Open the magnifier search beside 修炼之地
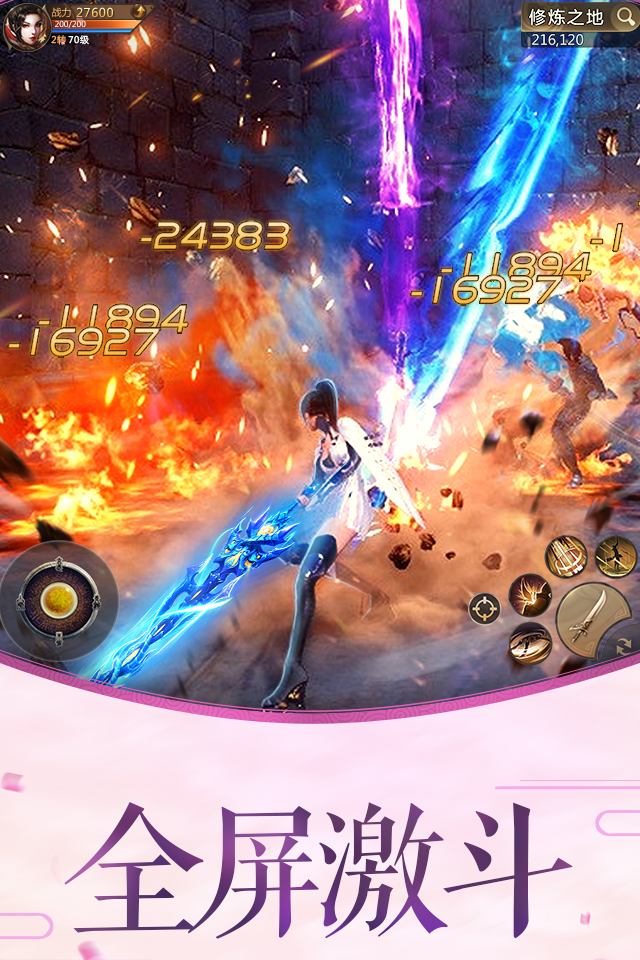 [625, 17]
